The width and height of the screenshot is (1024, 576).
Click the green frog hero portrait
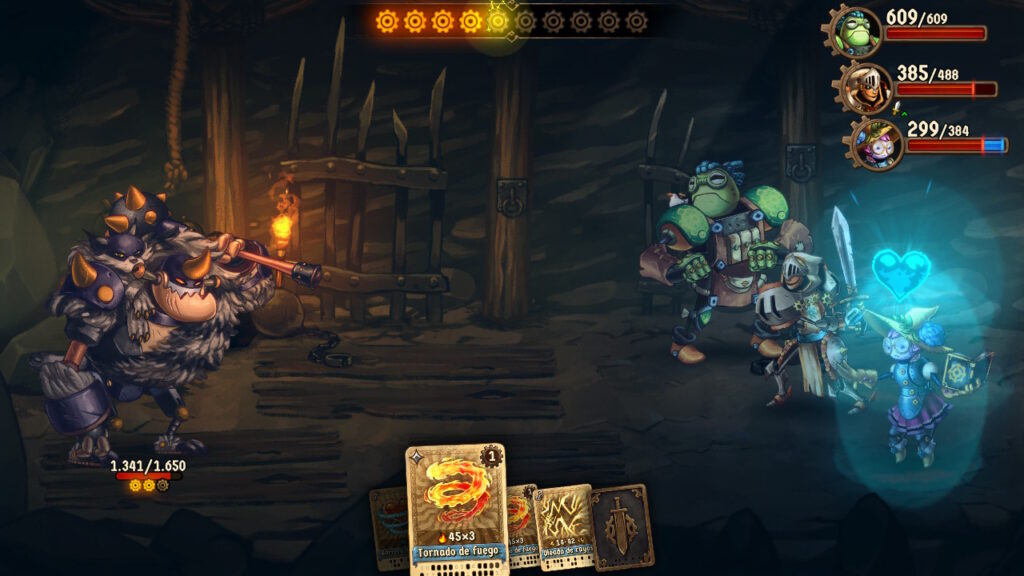click(x=857, y=32)
